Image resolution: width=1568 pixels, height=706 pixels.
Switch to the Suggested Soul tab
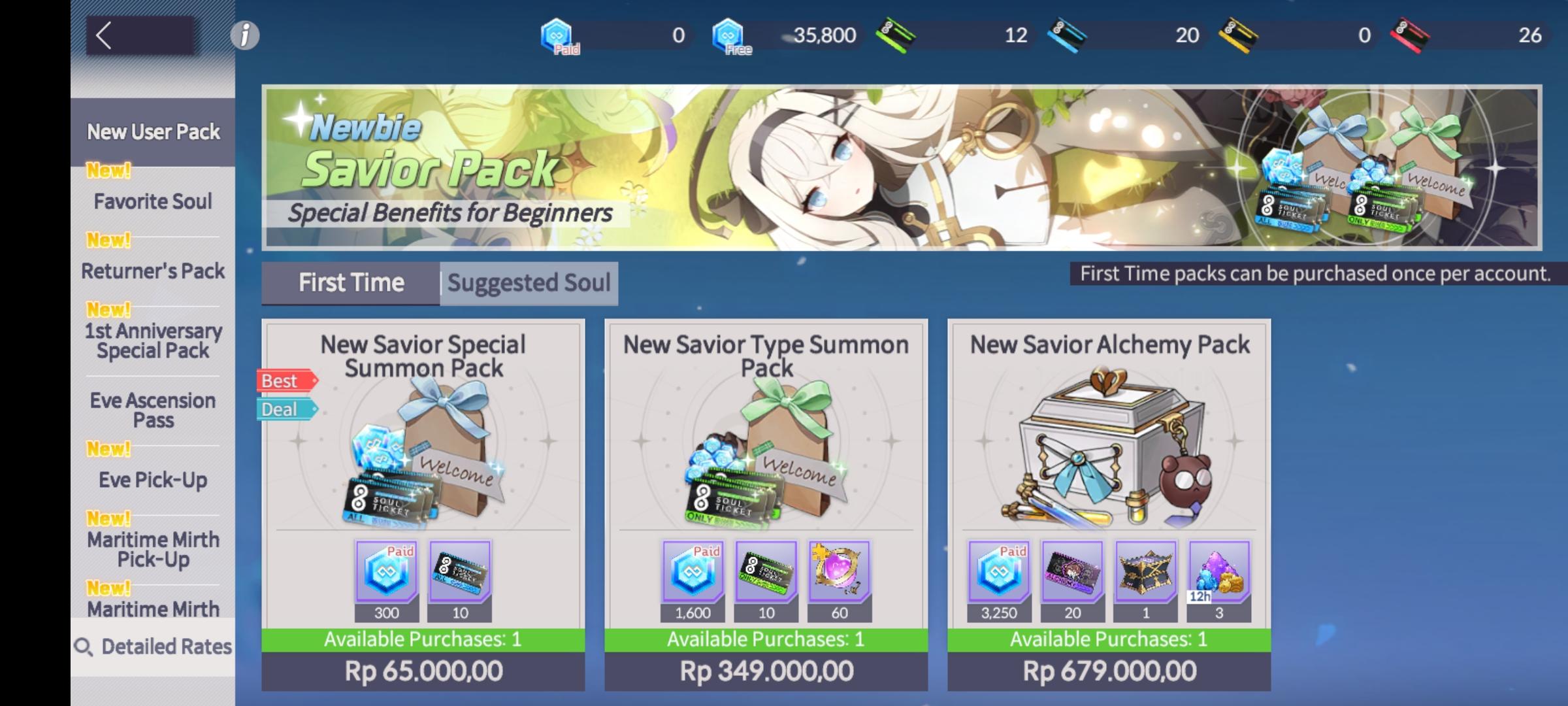click(528, 282)
